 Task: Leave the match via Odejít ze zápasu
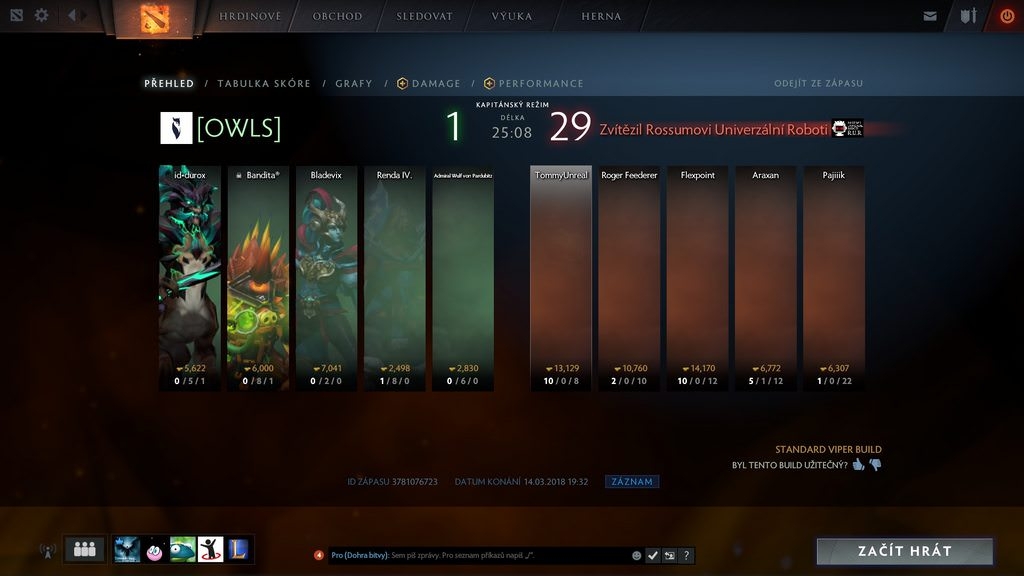(x=818, y=84)
